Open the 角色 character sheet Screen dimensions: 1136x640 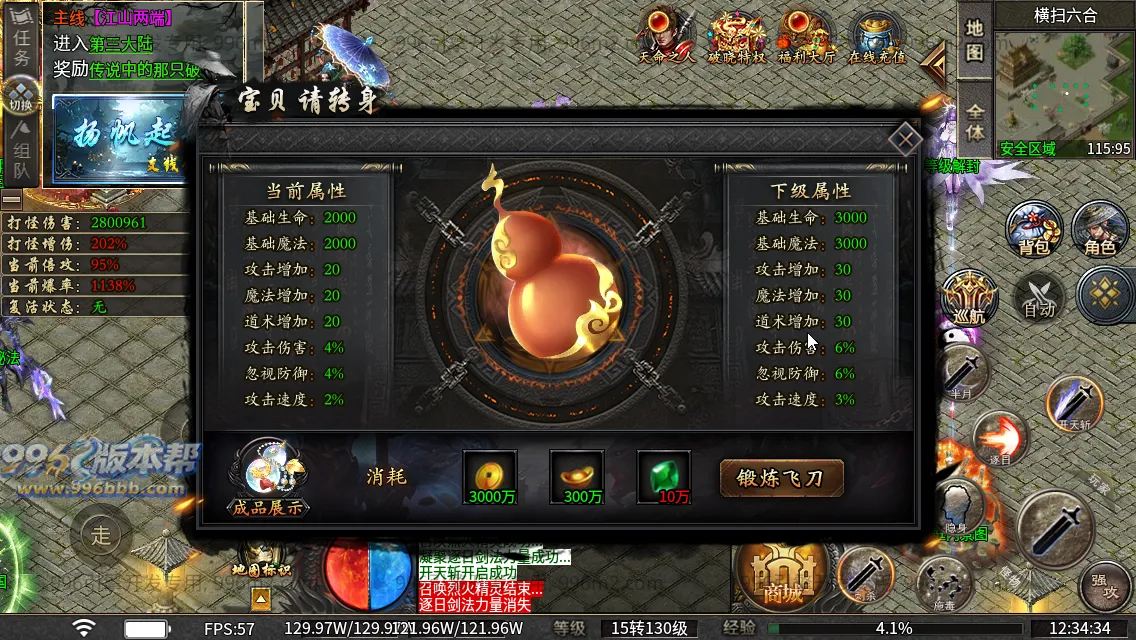click(x=1099, y=228)
